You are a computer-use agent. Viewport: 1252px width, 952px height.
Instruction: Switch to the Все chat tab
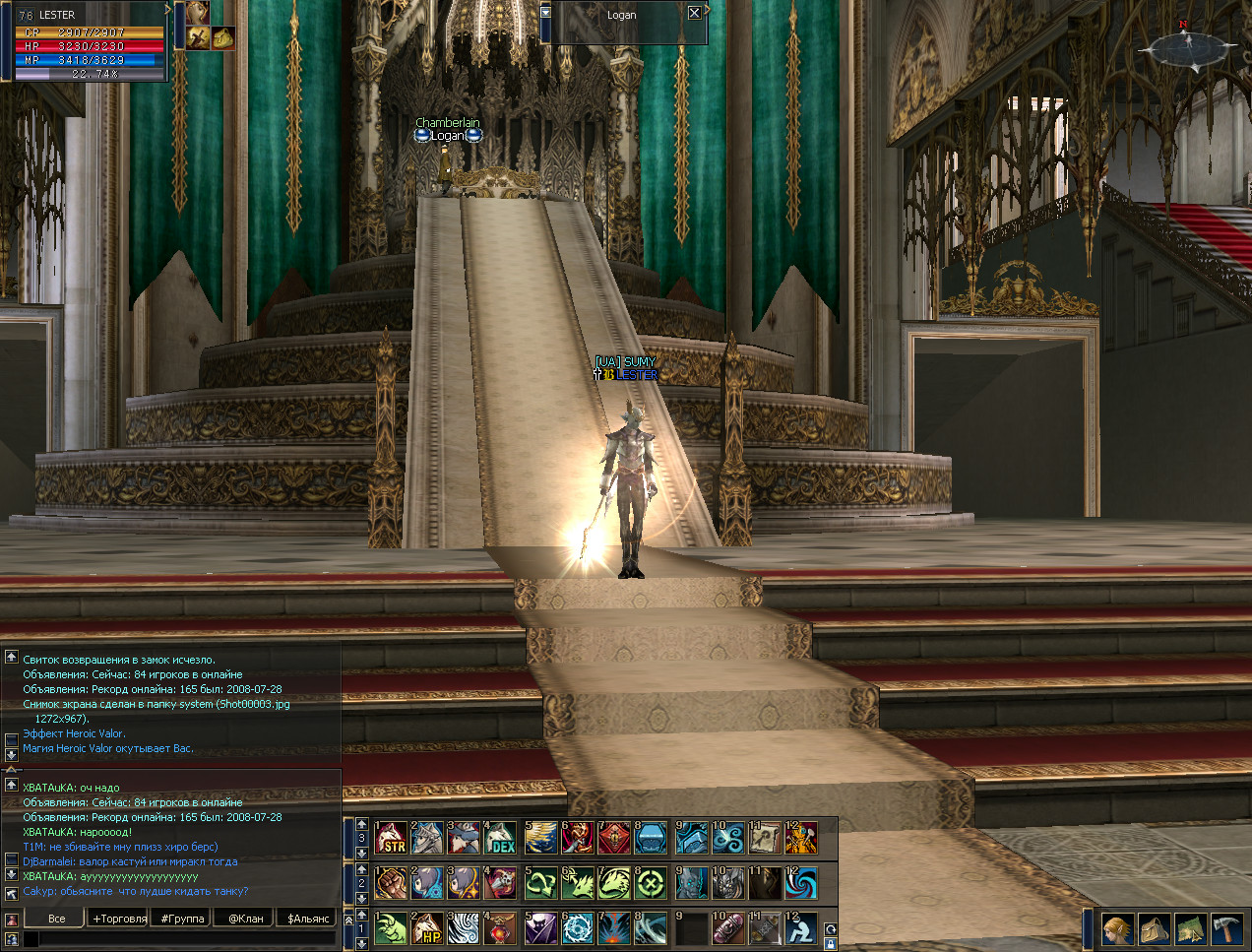click(57, 919)
